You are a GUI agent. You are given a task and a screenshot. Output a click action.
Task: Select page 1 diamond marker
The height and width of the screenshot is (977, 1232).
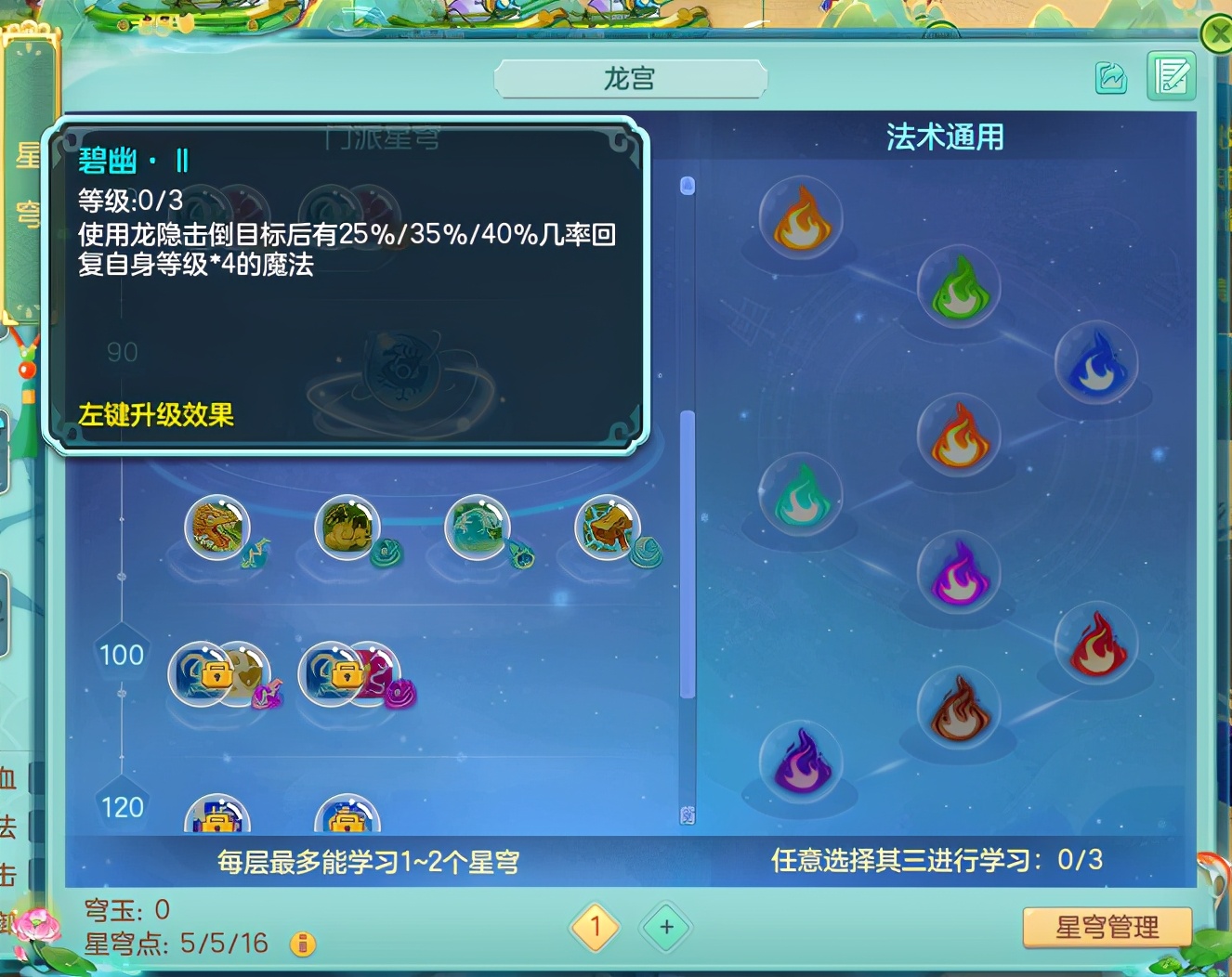coord(596,927)
